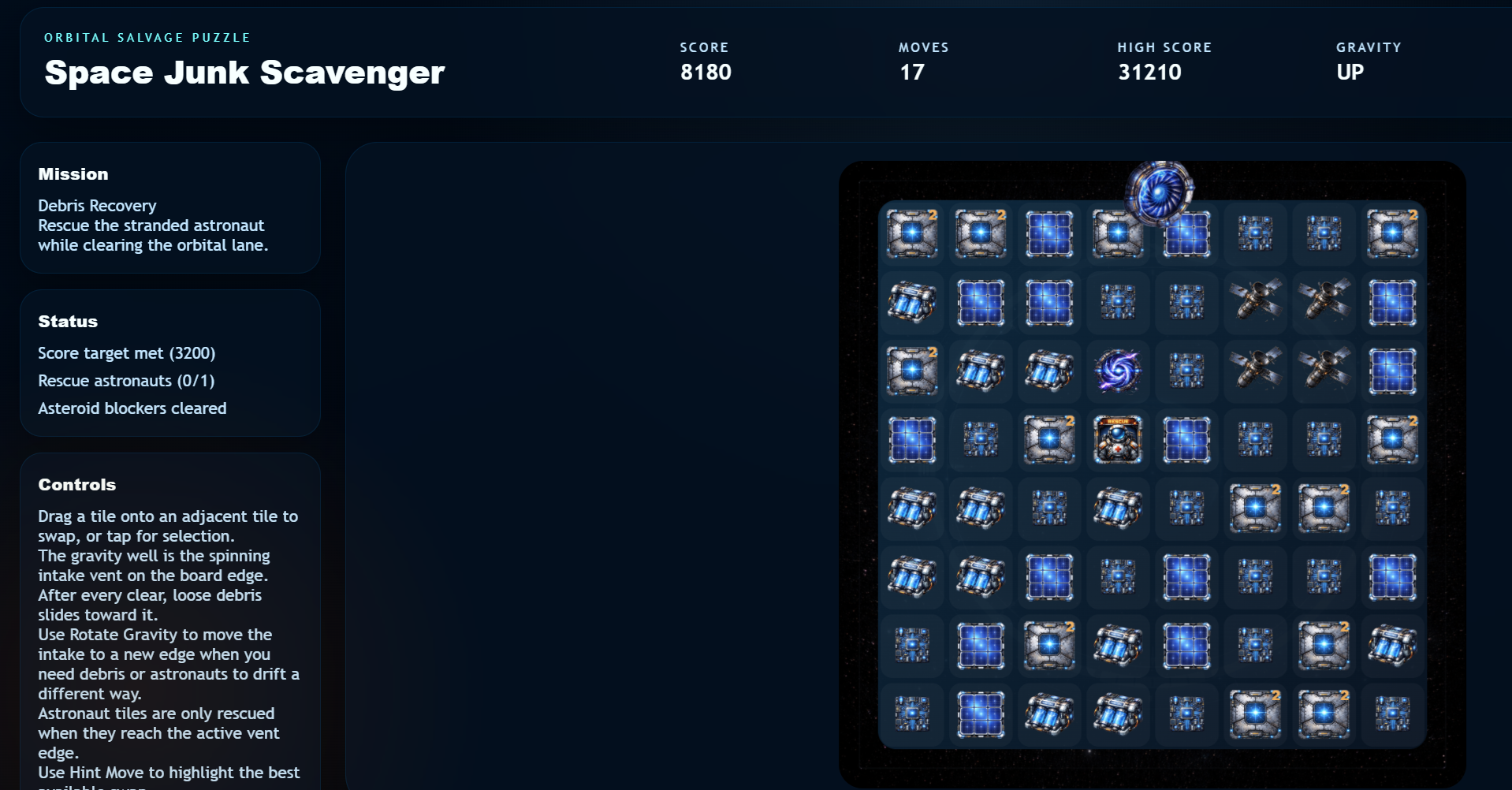Image resolution: width=1512 pixels, height=790 pixels.
Task: Select the astronaut RESCUE tile
Action: tap(1118, 440)
